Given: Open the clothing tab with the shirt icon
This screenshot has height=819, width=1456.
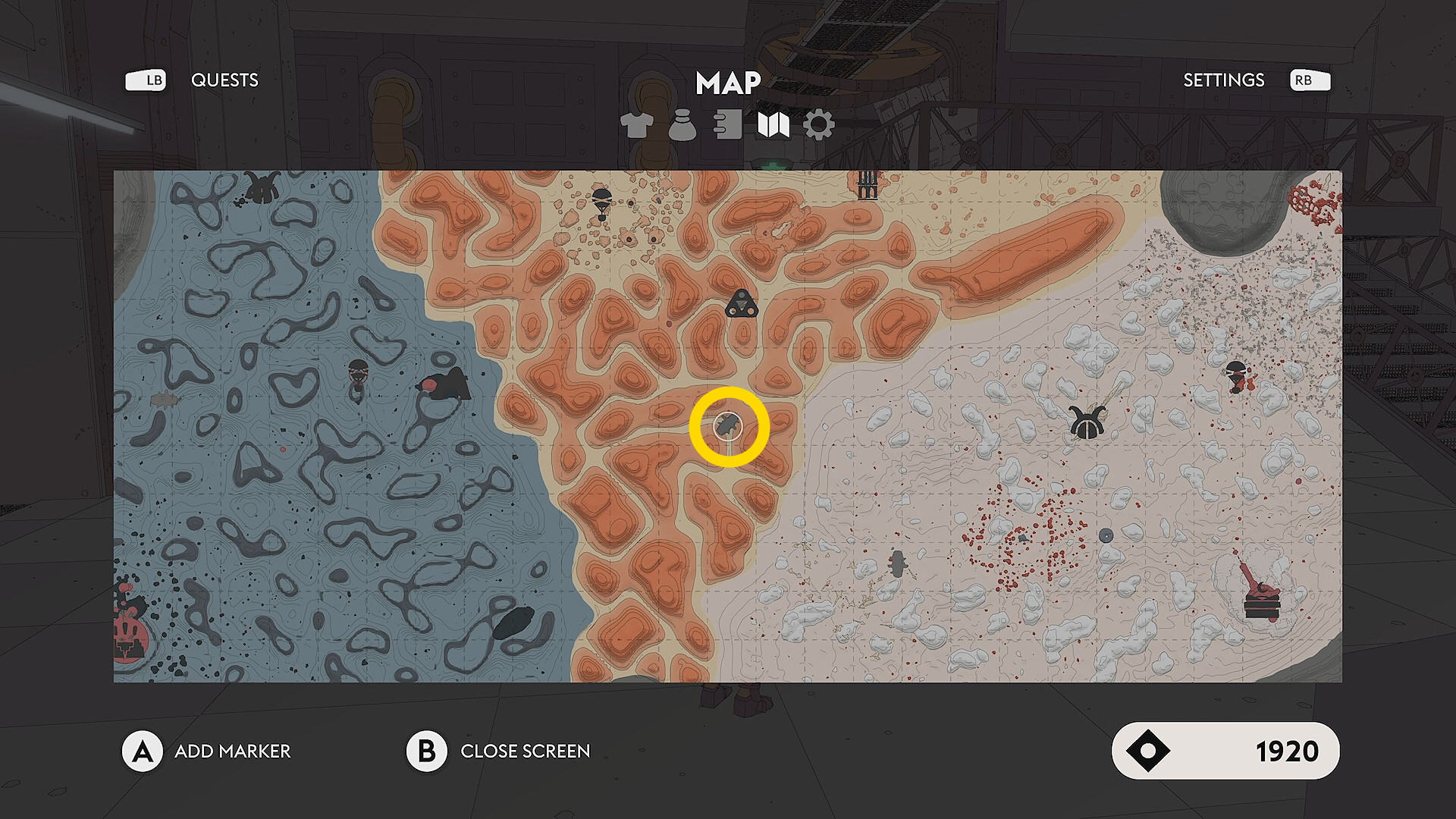Looking at the screenshot, I should (x=637, y=125).
